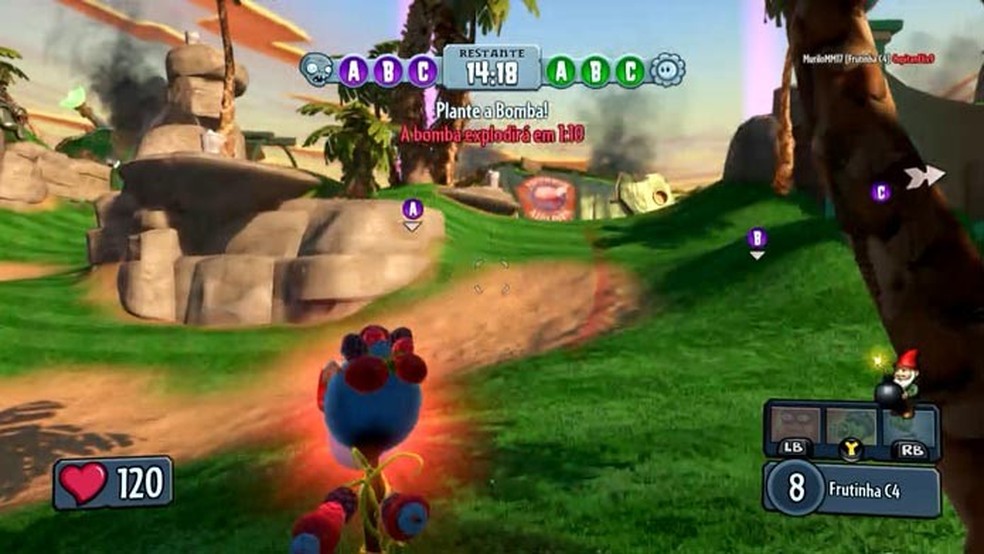Select the green plant-side A objective badge

(561, 71)
